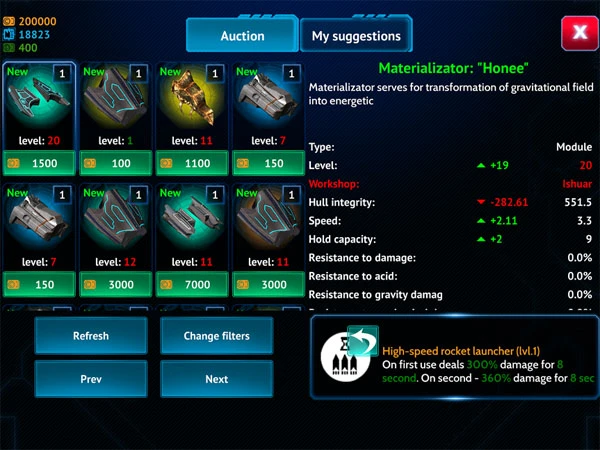This screenshot has width=600, height=450.
Task: Go to the Prev page
Action: [90, 379]
